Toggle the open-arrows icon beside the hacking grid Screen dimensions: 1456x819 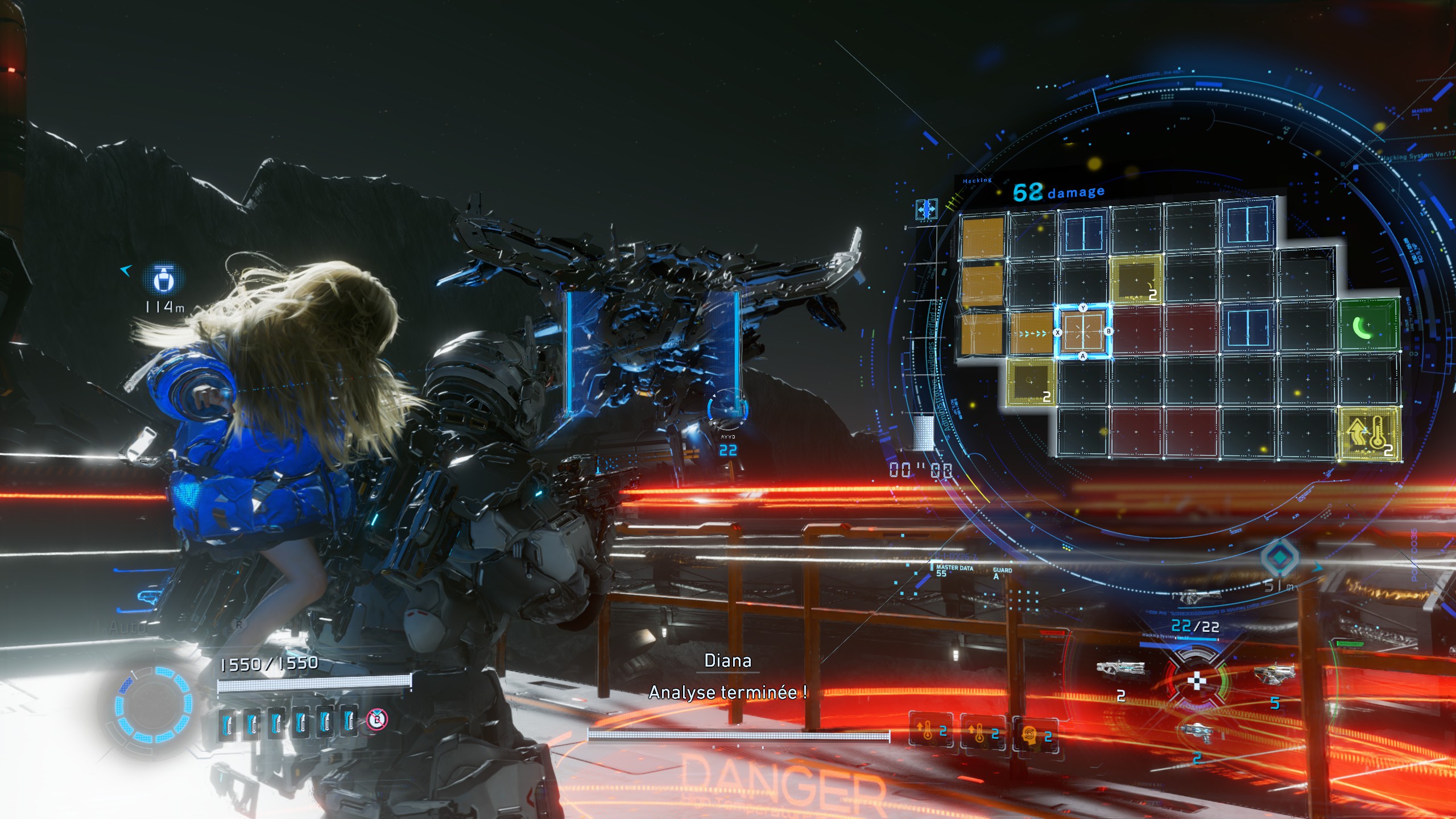[926, 210]
